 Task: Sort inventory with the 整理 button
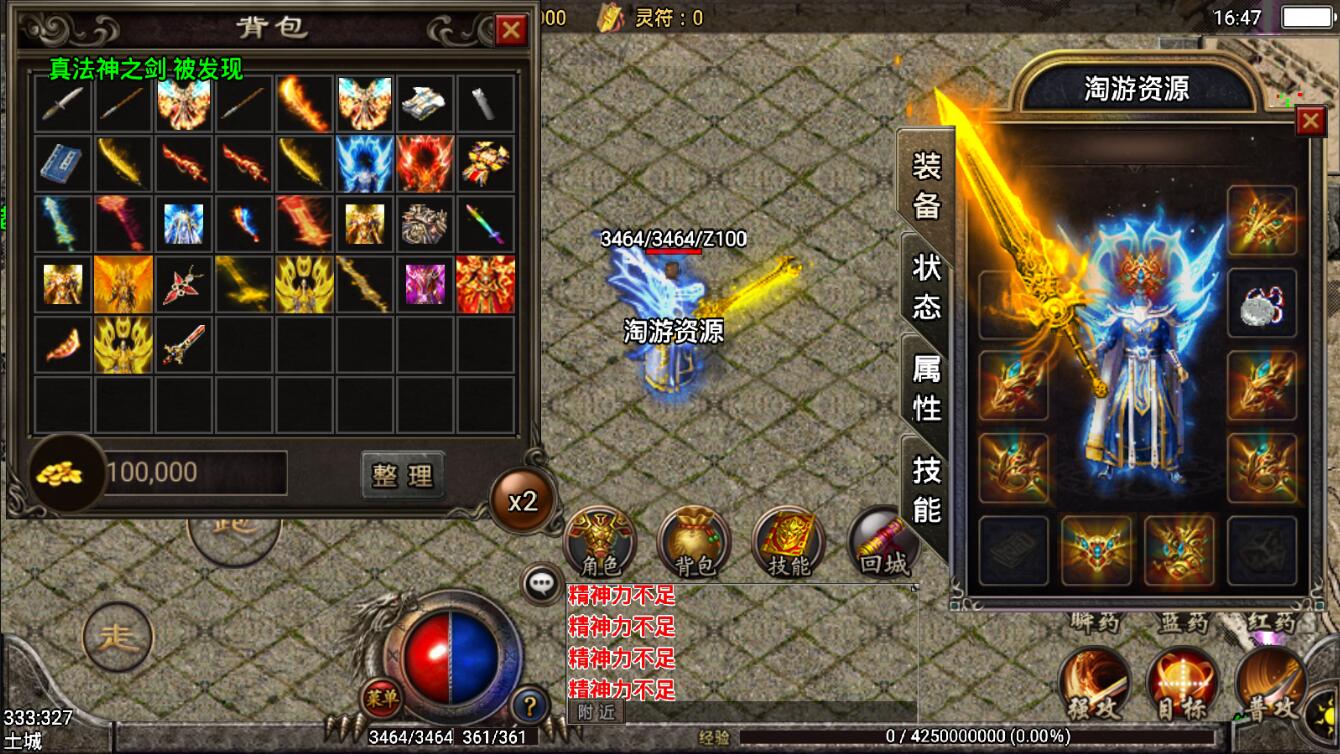coord(402,475)
